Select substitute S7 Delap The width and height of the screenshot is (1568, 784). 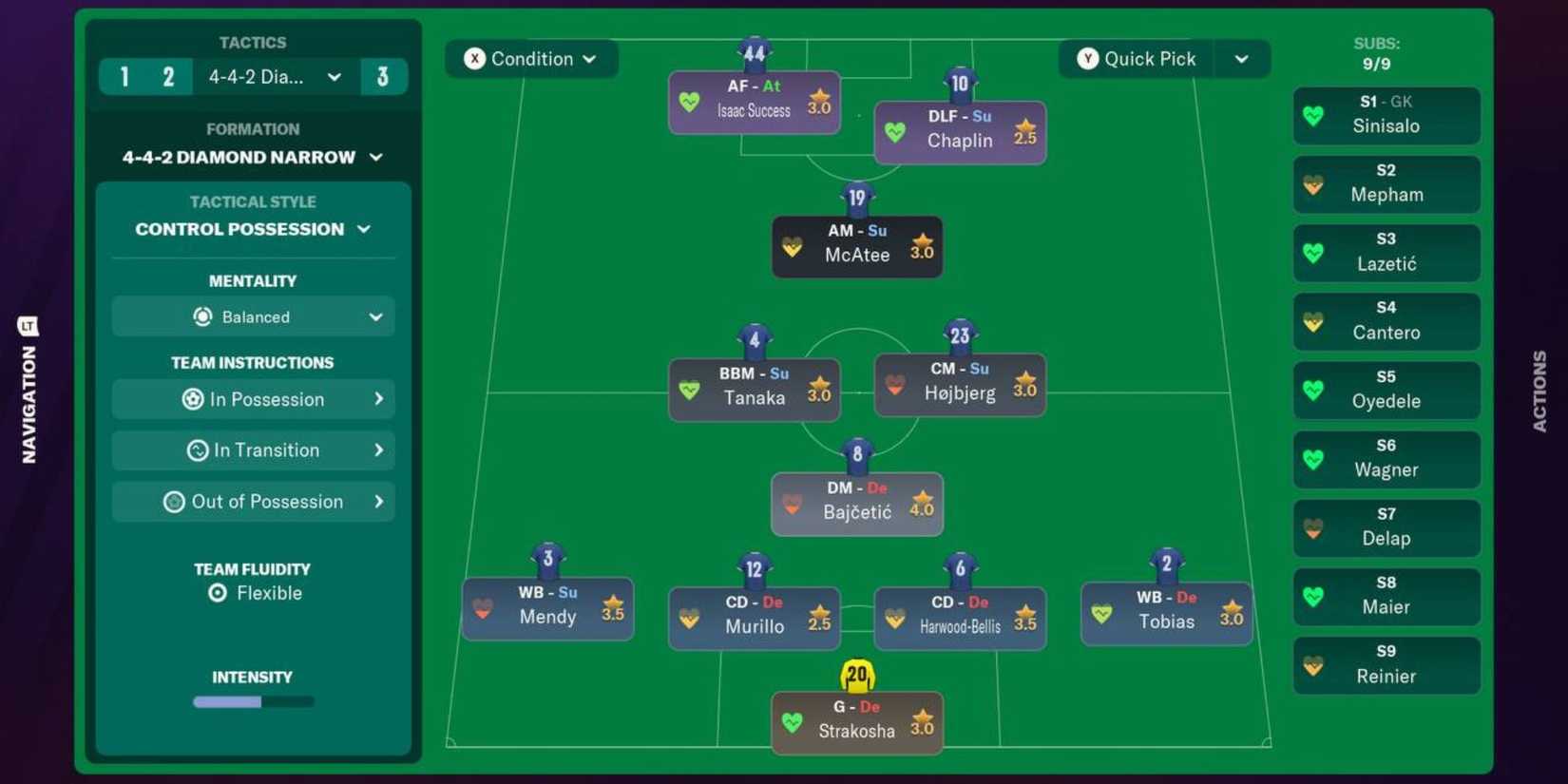[1386, 527]
